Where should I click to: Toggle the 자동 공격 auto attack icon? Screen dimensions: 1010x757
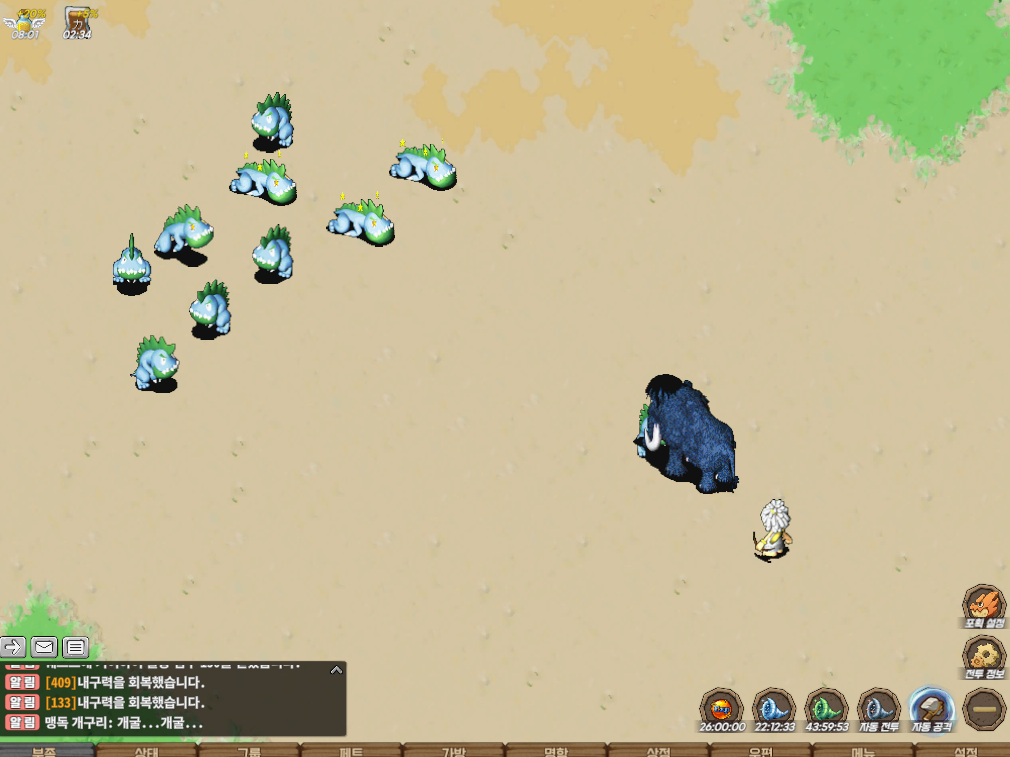(931, 709)
